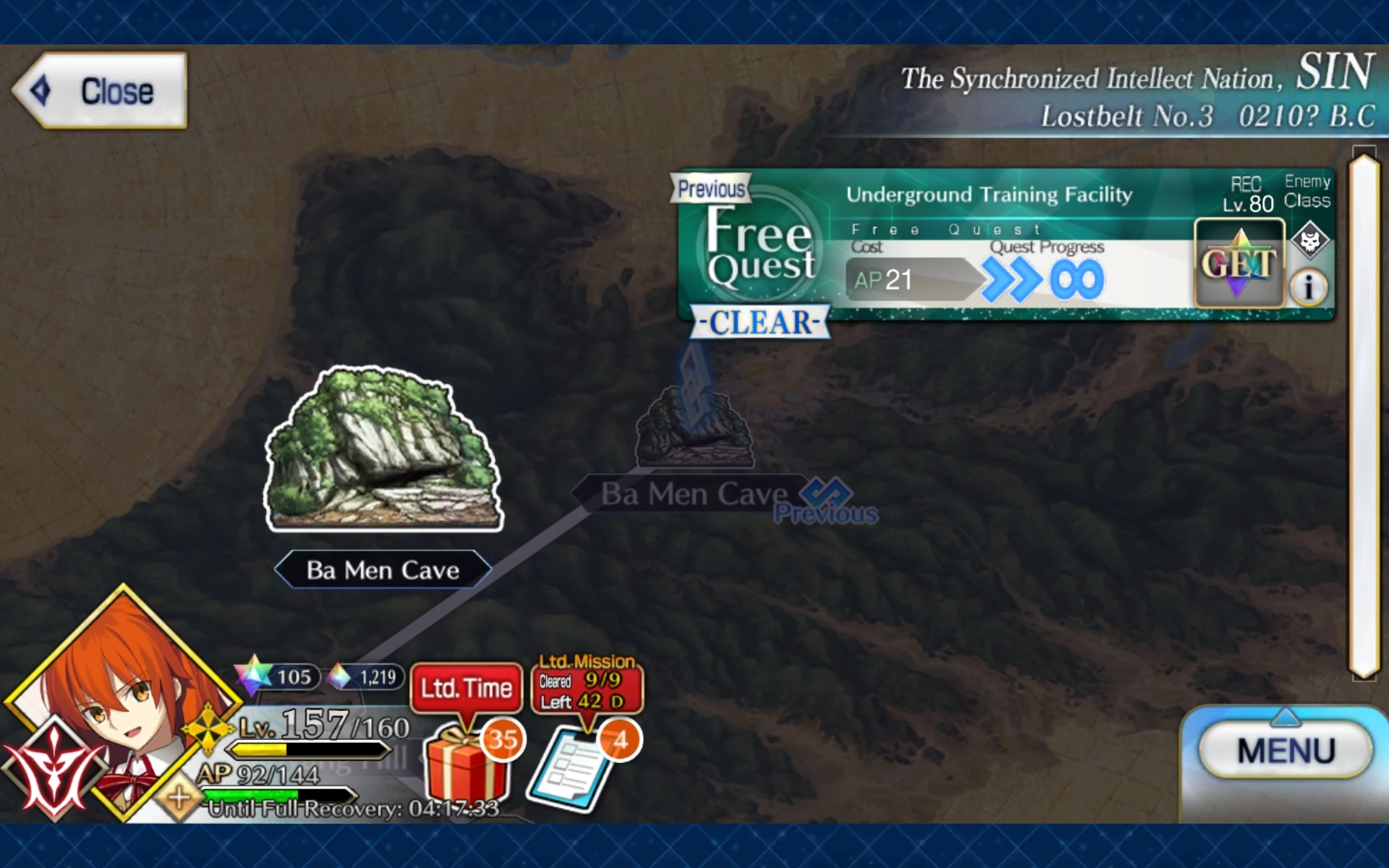View the GET drop reward prism icon
This screenshot has width=1389, height=868.
(x=1239, y=264)
